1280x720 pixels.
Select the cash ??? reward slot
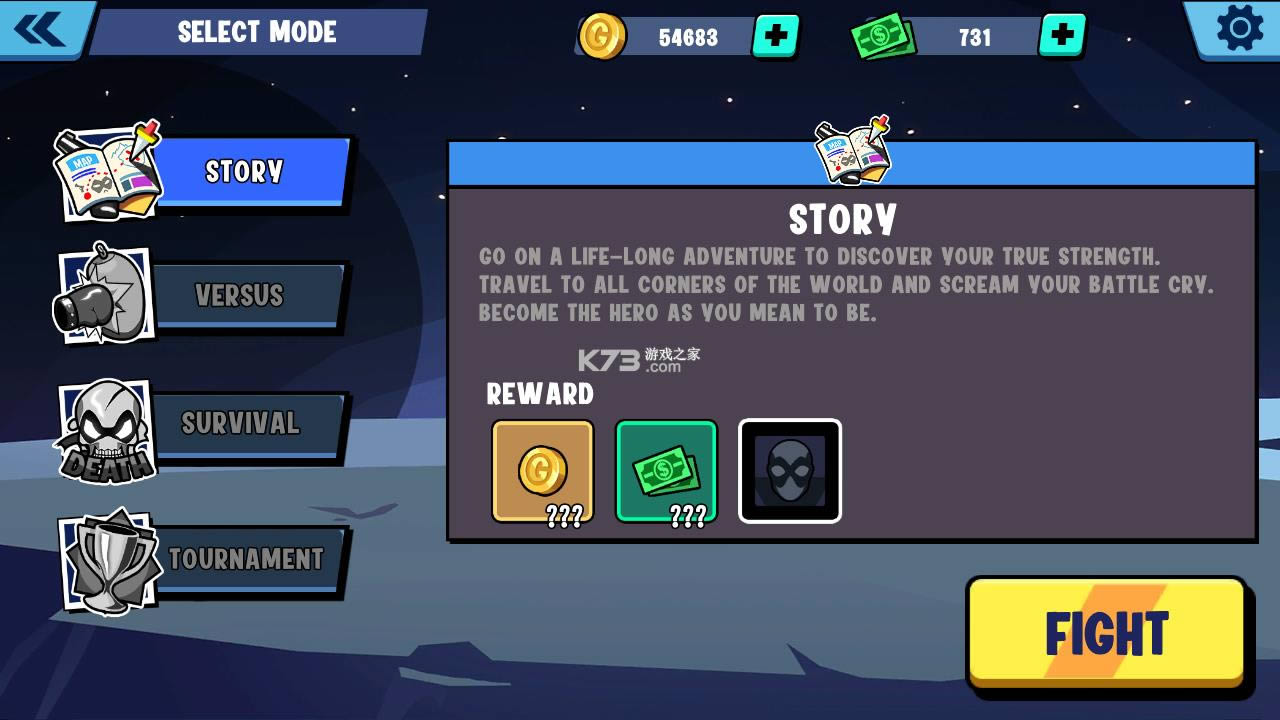click(x=666, y=470)
